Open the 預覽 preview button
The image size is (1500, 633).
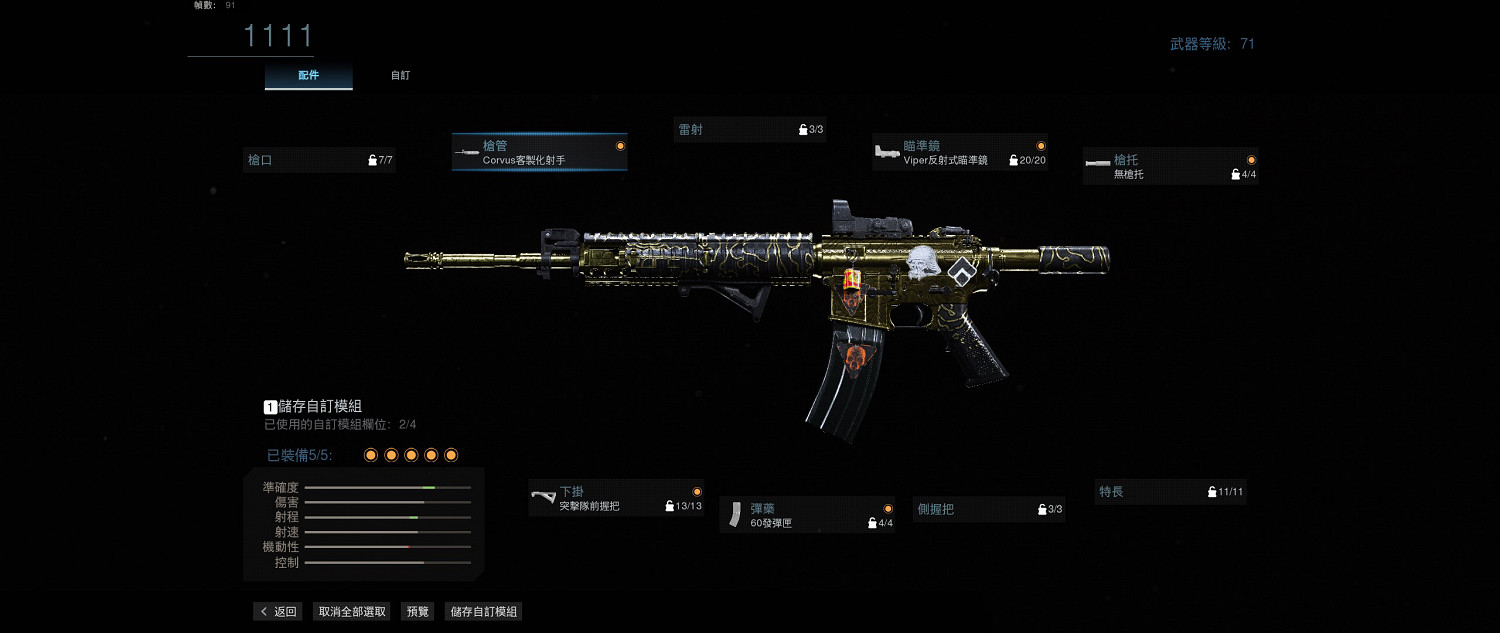tap(417, 612)
